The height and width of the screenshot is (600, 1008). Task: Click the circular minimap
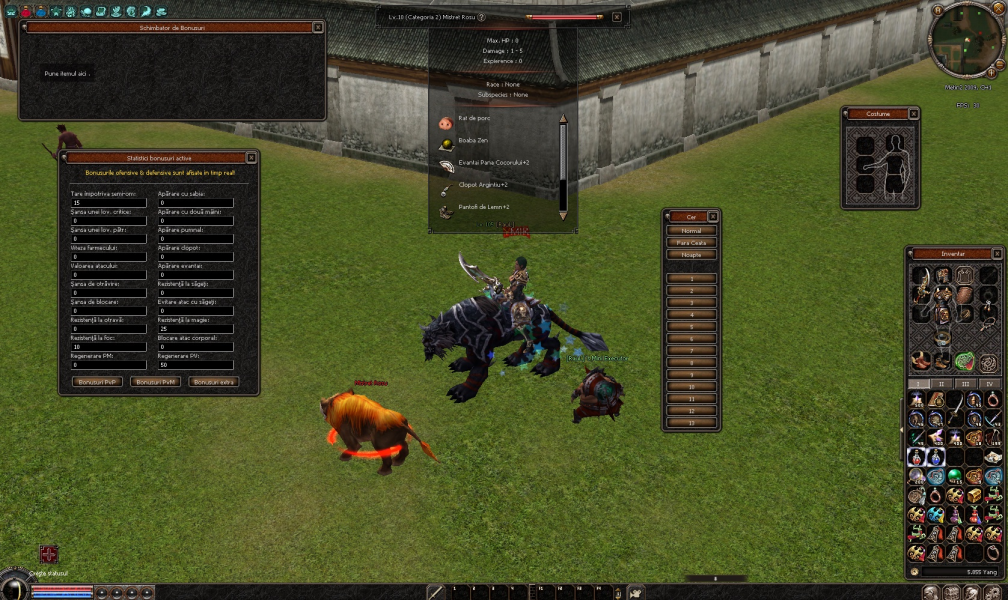coord(966,38)
